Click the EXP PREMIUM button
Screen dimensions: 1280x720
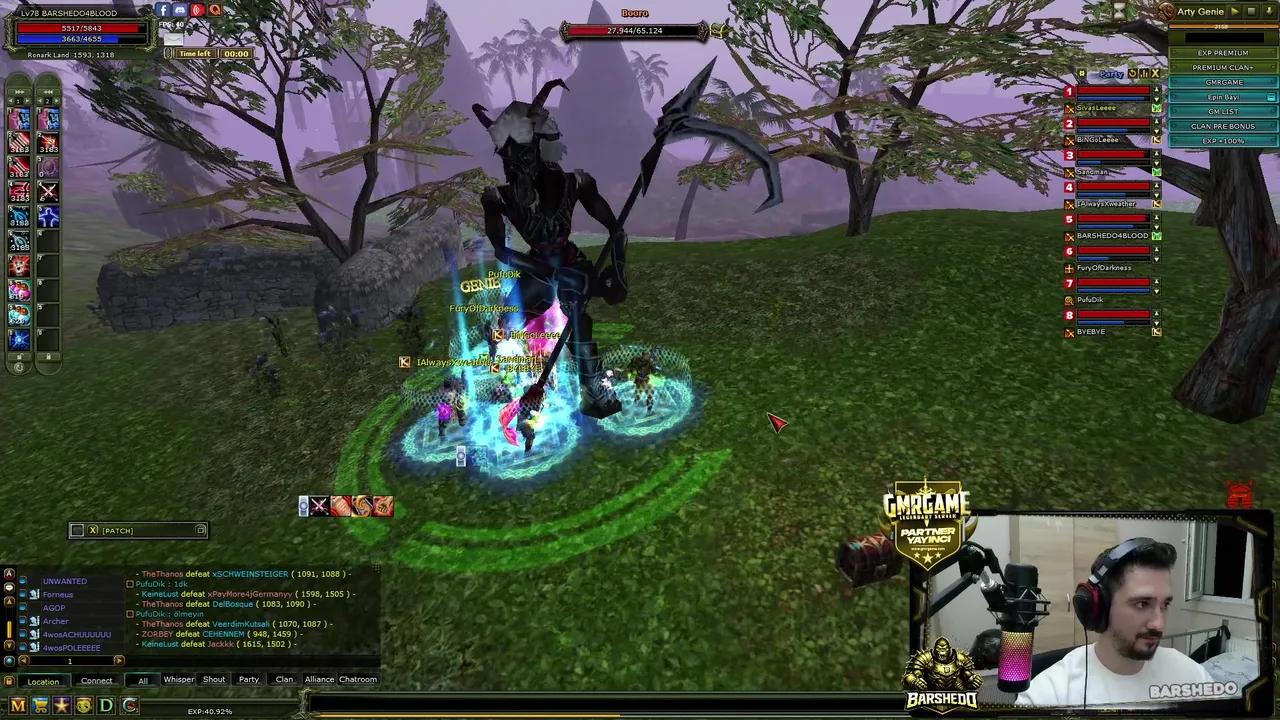point(1222,52)
